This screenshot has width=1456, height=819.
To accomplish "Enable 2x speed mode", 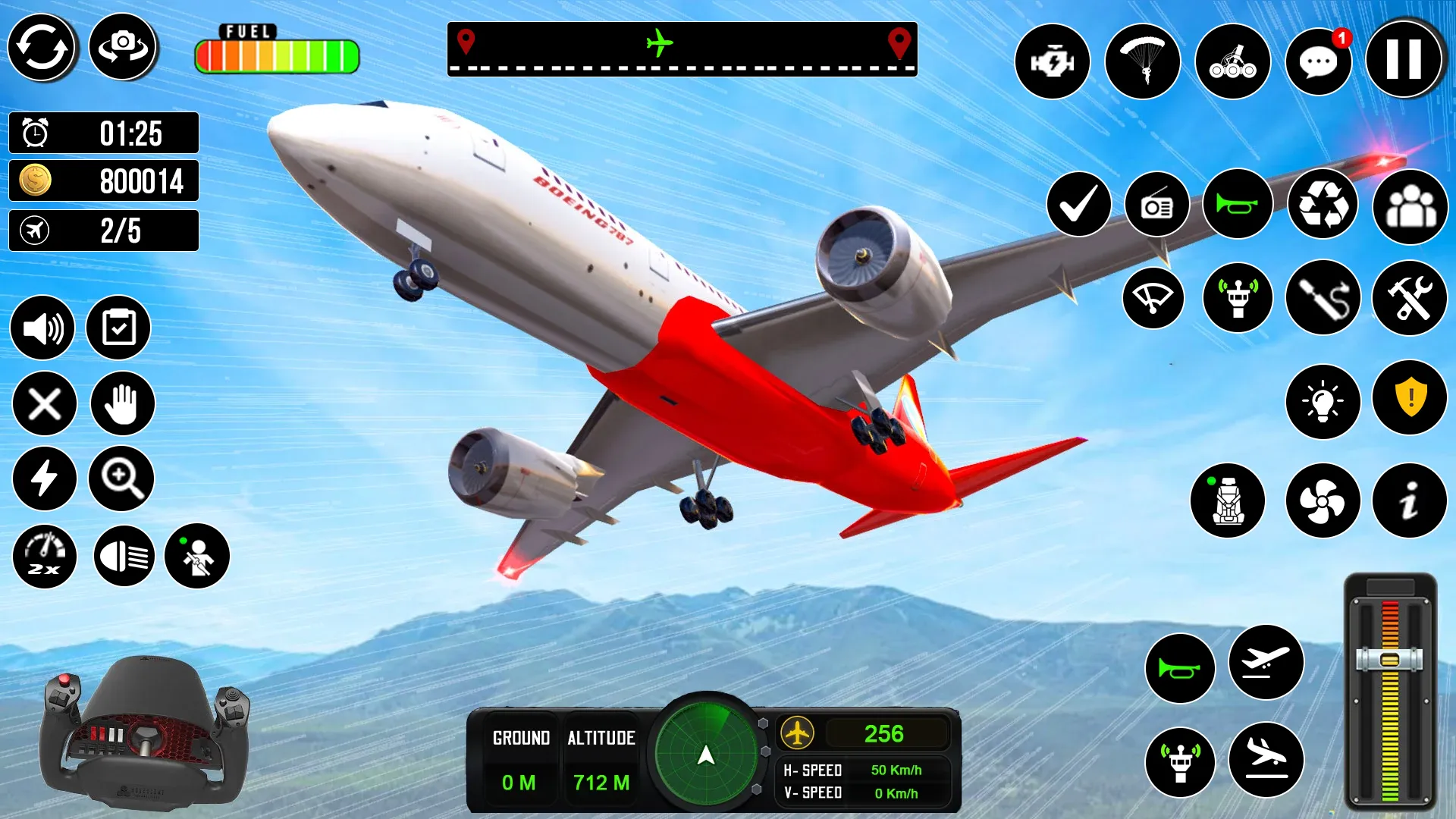I will tap(43, 556).
